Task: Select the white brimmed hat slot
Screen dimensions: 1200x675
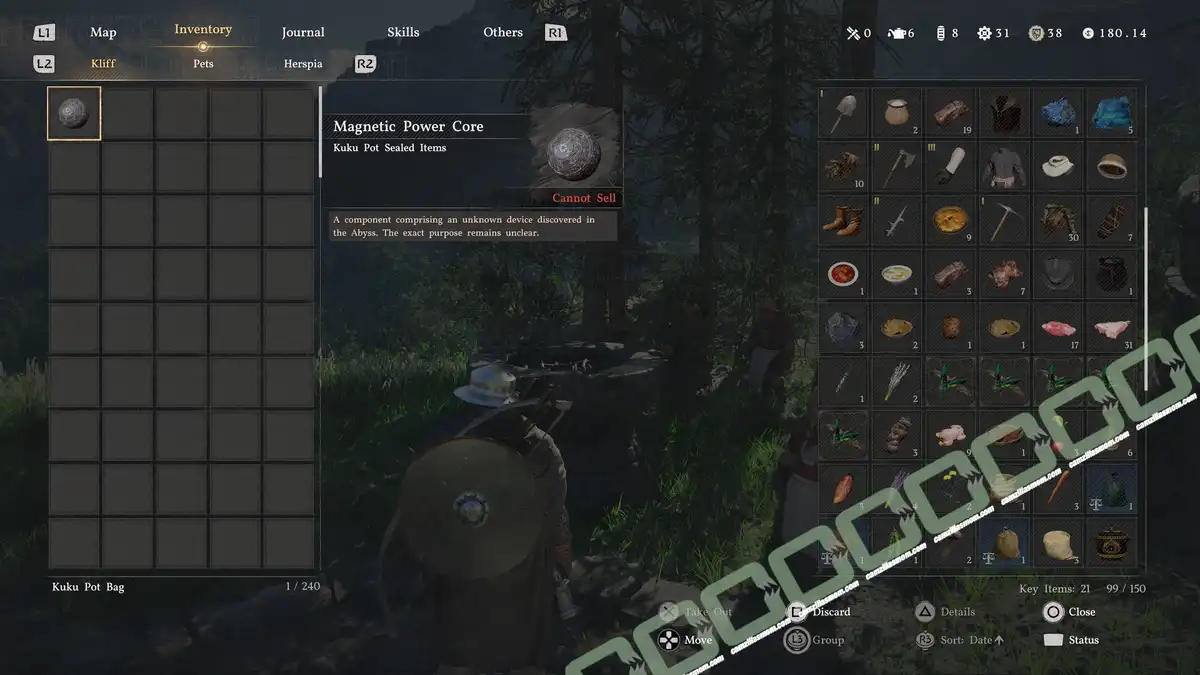Action: (1058, 166)
